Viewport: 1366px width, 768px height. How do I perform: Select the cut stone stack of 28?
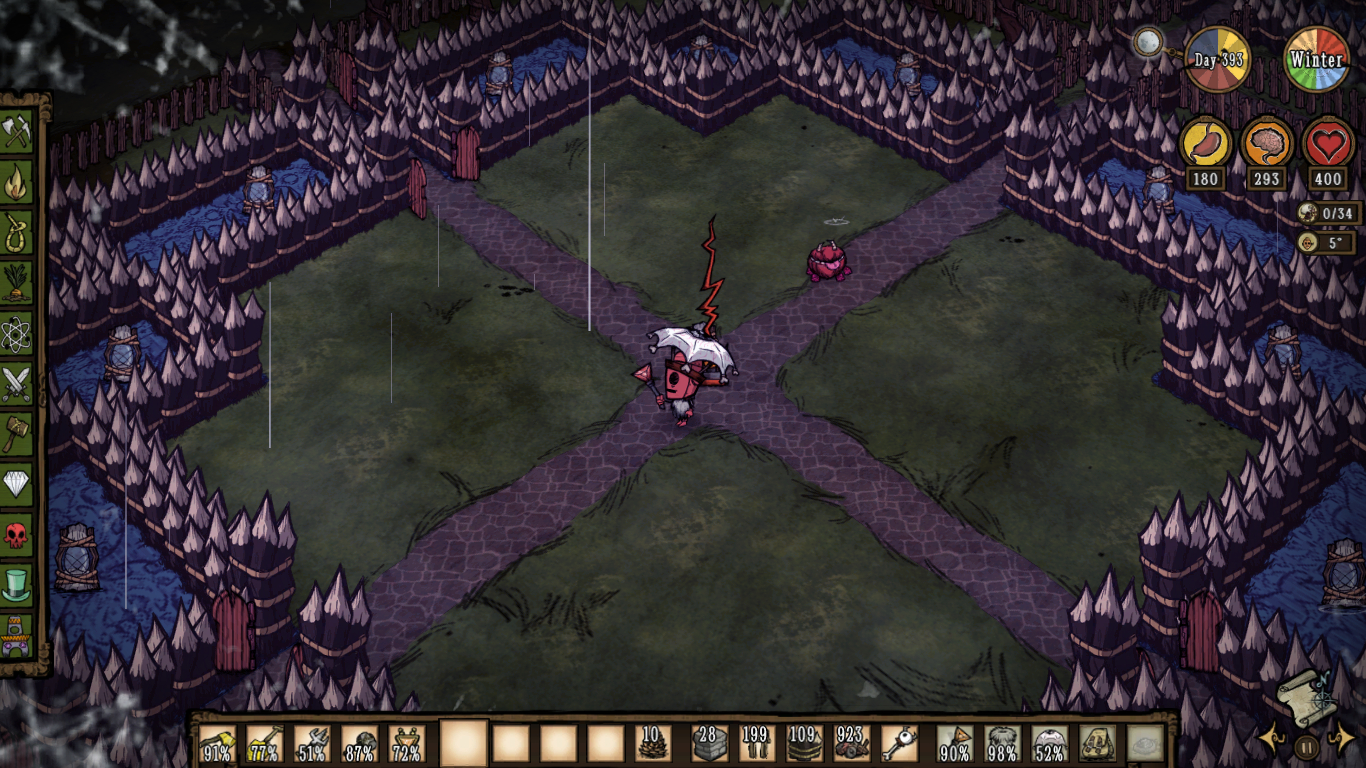click(x=709, y=744)
